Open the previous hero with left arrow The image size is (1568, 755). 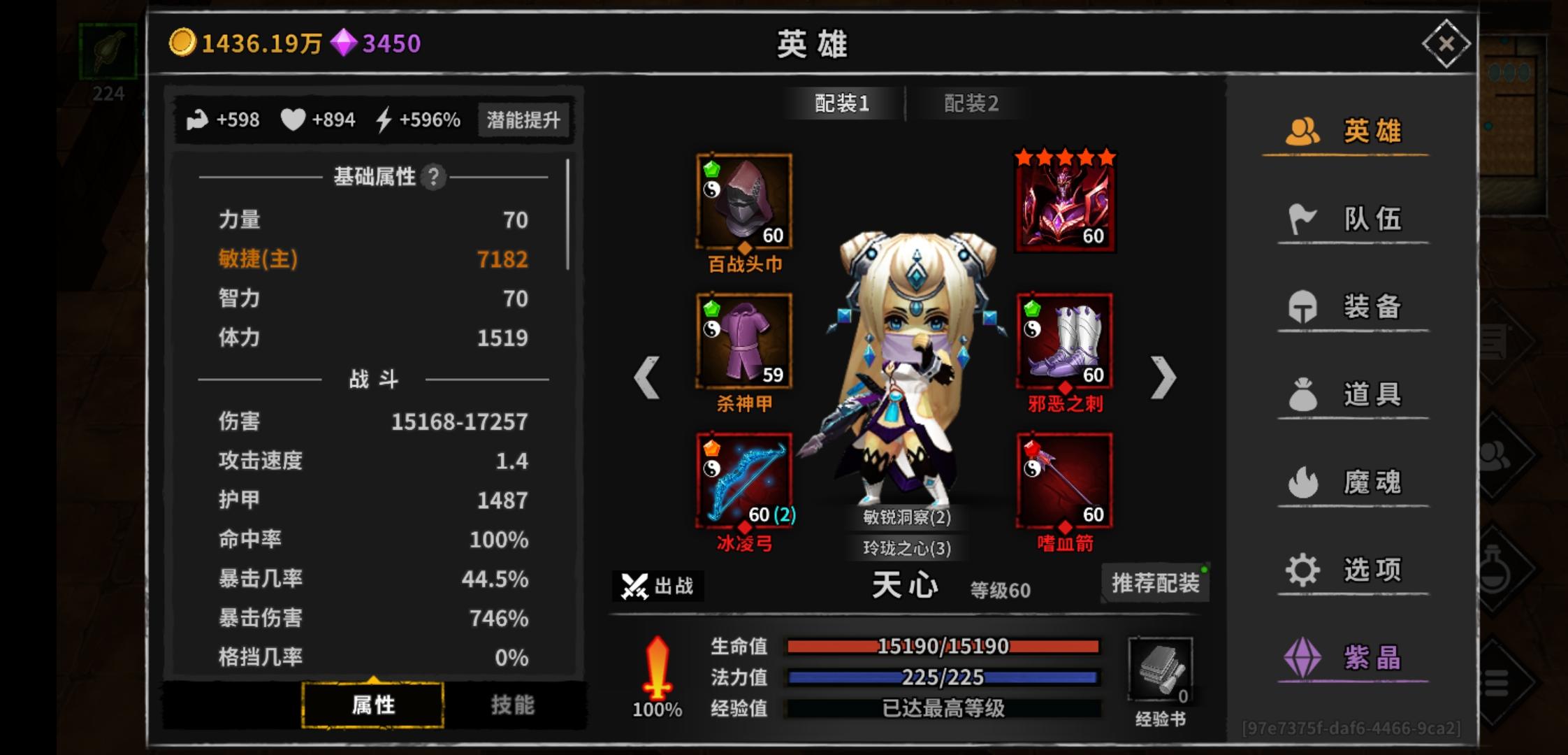click(646, 377)
